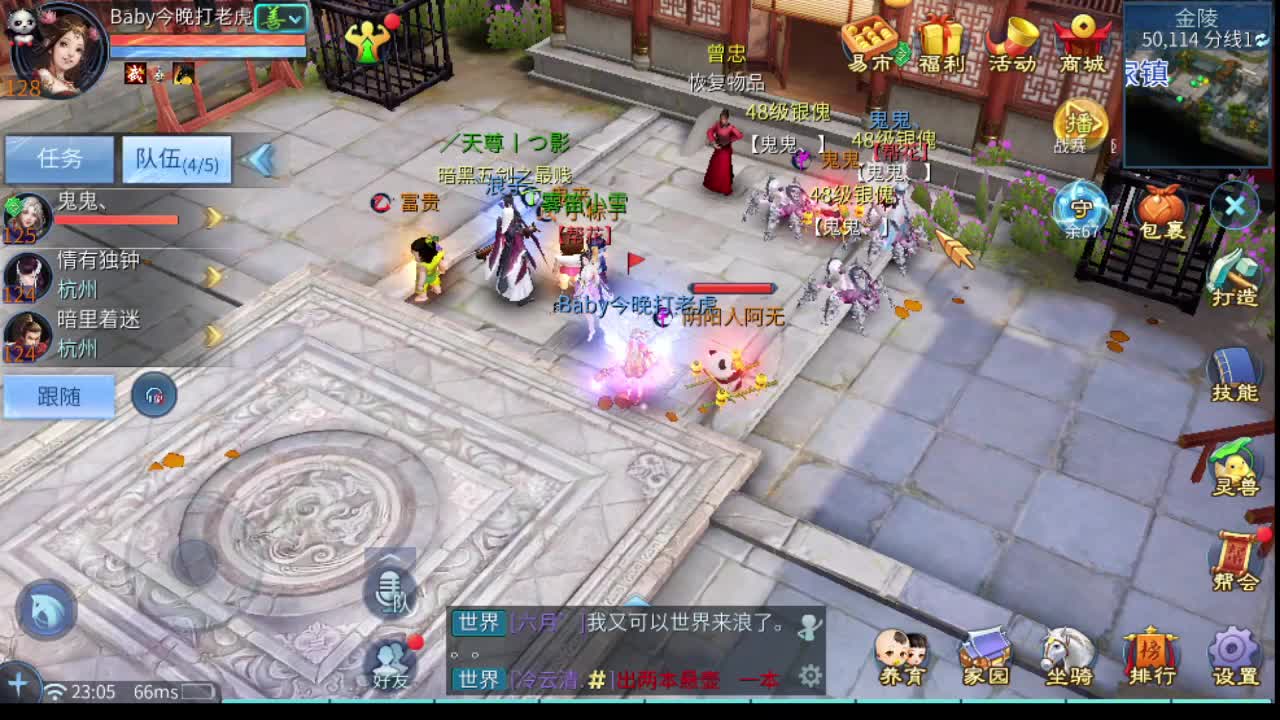Open the 善 alignment dropdown beside character name
Image resolution: width=1280 pixels, height=720 pixels.
pyautogui.click(x=282, y=18)
